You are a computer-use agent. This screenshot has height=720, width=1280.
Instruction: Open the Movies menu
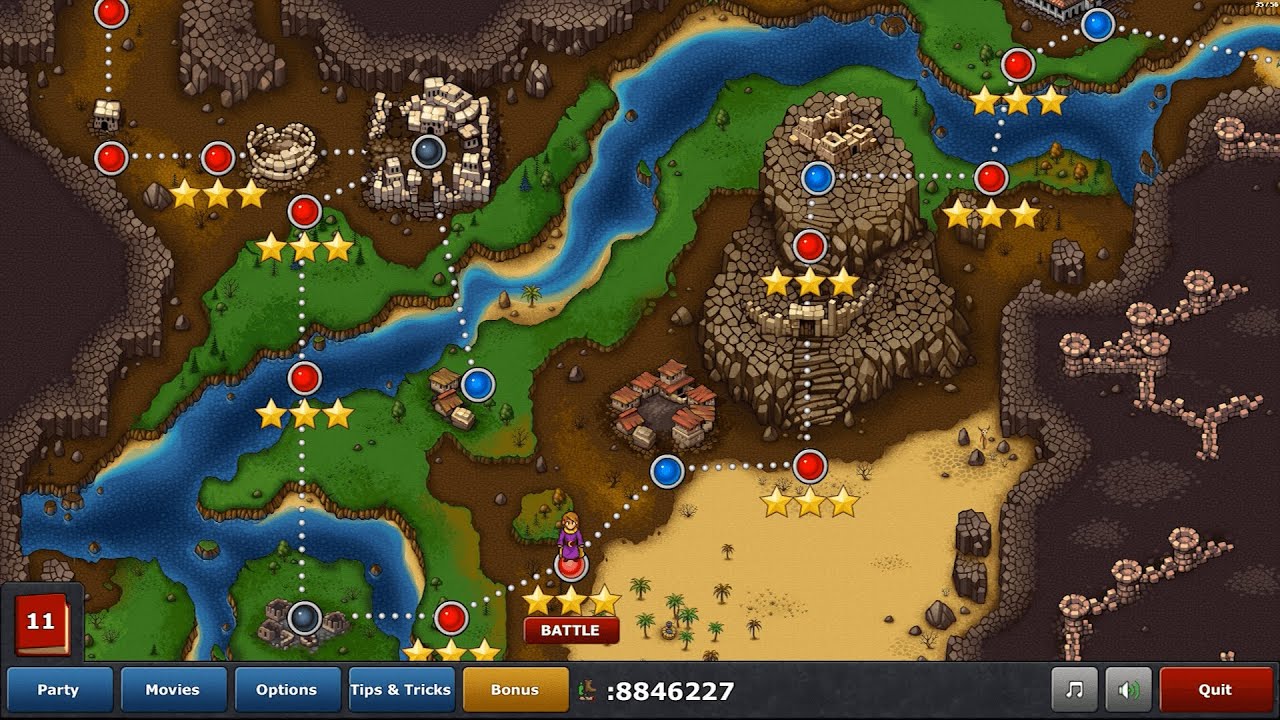[173, 690]
